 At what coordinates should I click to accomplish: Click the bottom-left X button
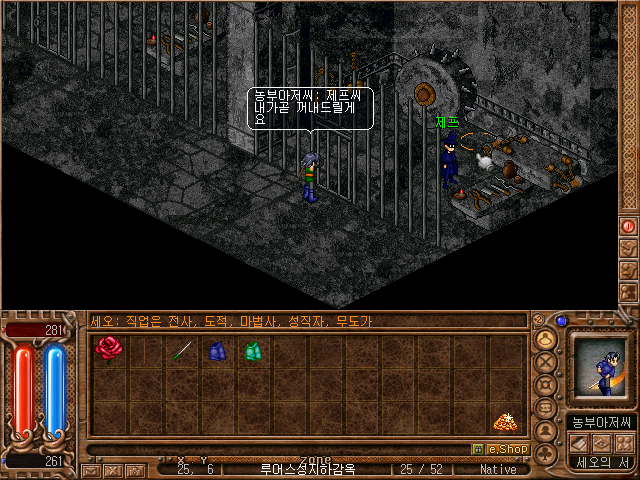point(112,469)
